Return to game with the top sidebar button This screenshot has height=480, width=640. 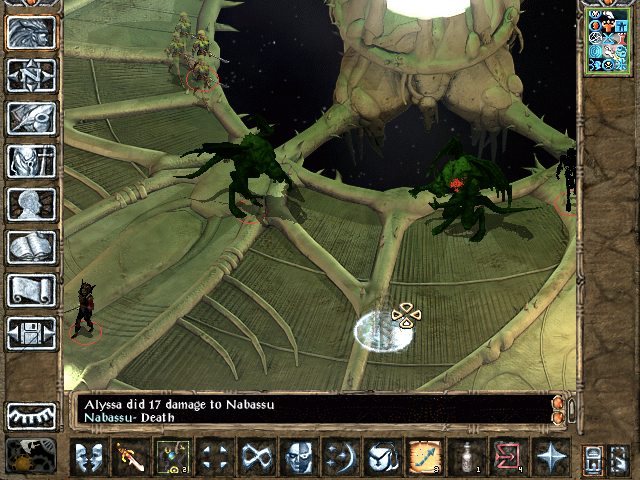[31, 32]
